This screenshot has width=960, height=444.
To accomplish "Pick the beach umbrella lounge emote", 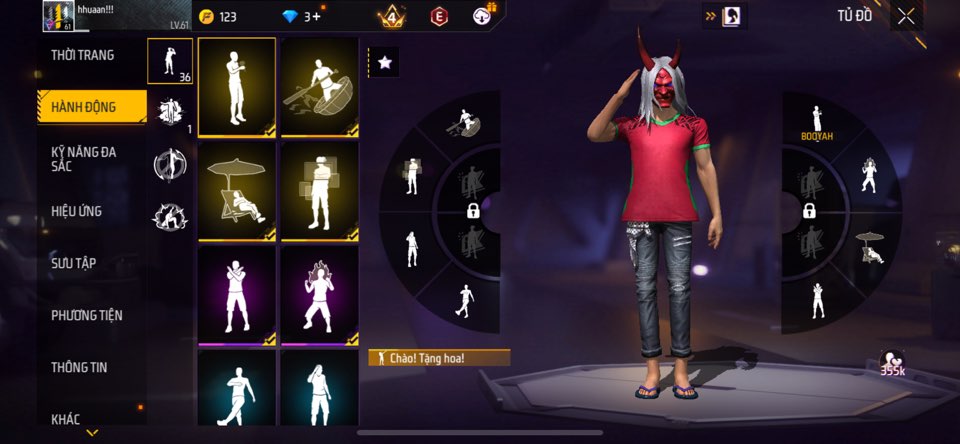I will click(x=237, y=191).
